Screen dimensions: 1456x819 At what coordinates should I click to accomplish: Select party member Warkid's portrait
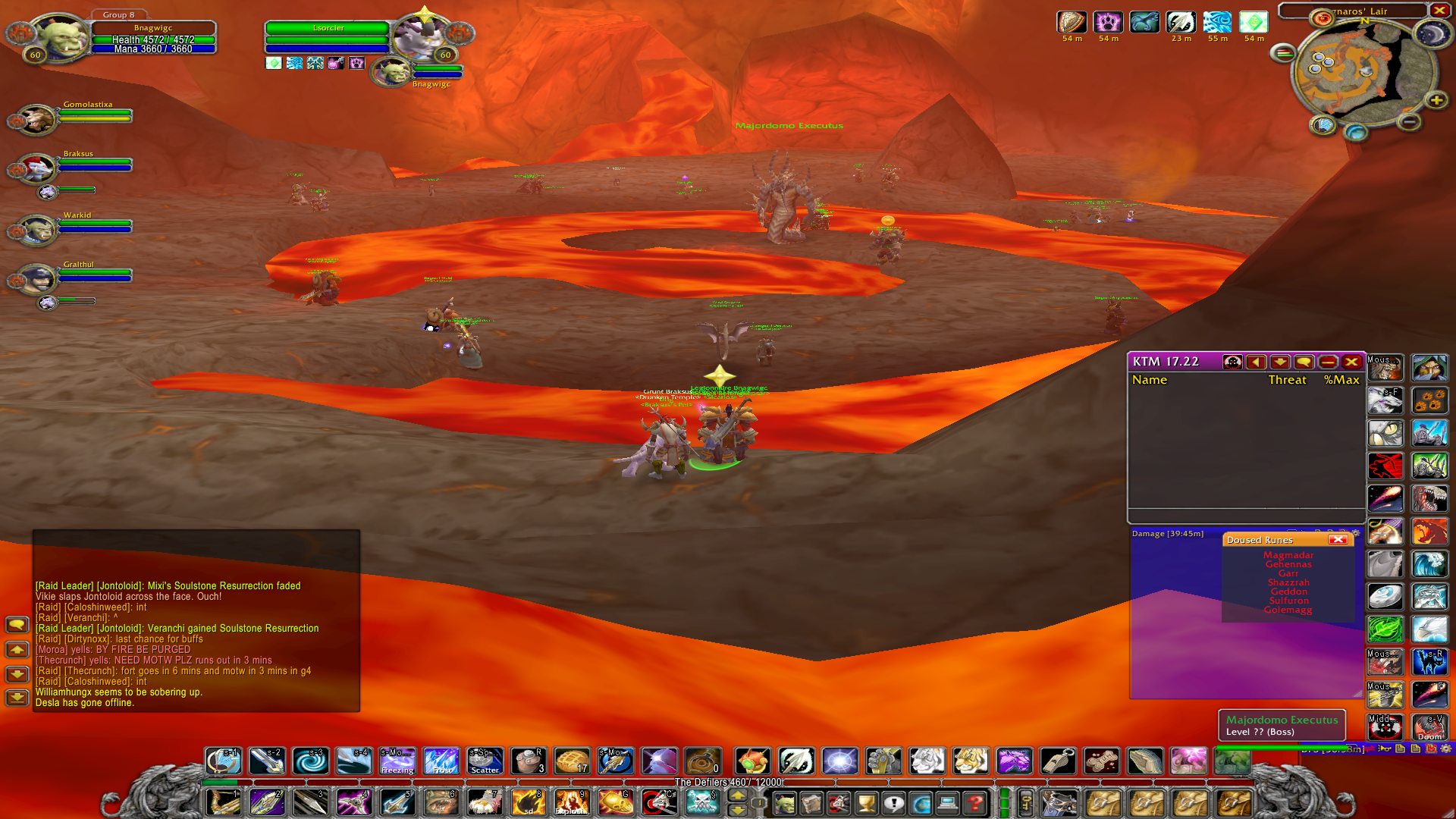[x=36, y=230]
